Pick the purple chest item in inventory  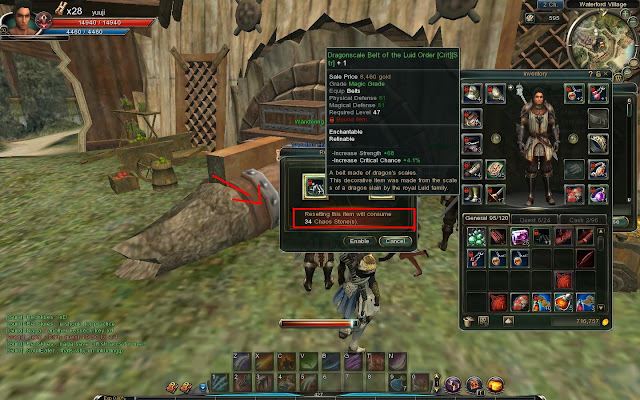[x=520, y=236]
